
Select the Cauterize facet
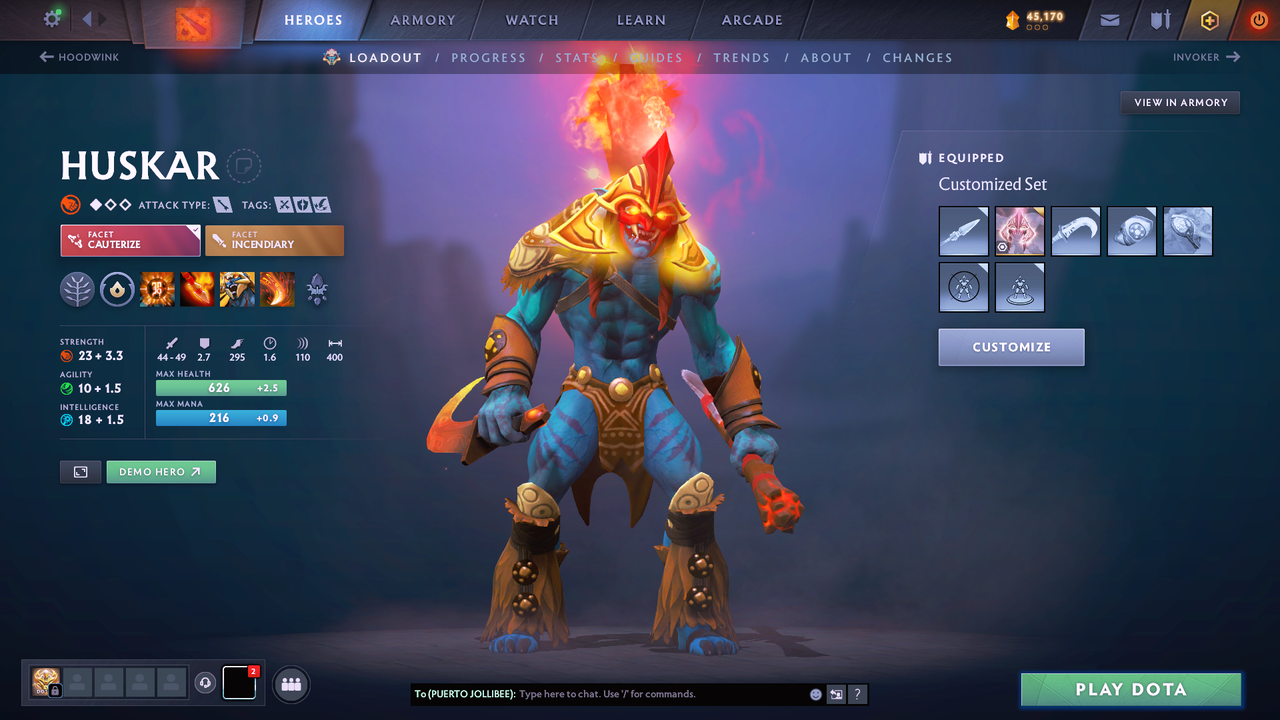(130, 240)
